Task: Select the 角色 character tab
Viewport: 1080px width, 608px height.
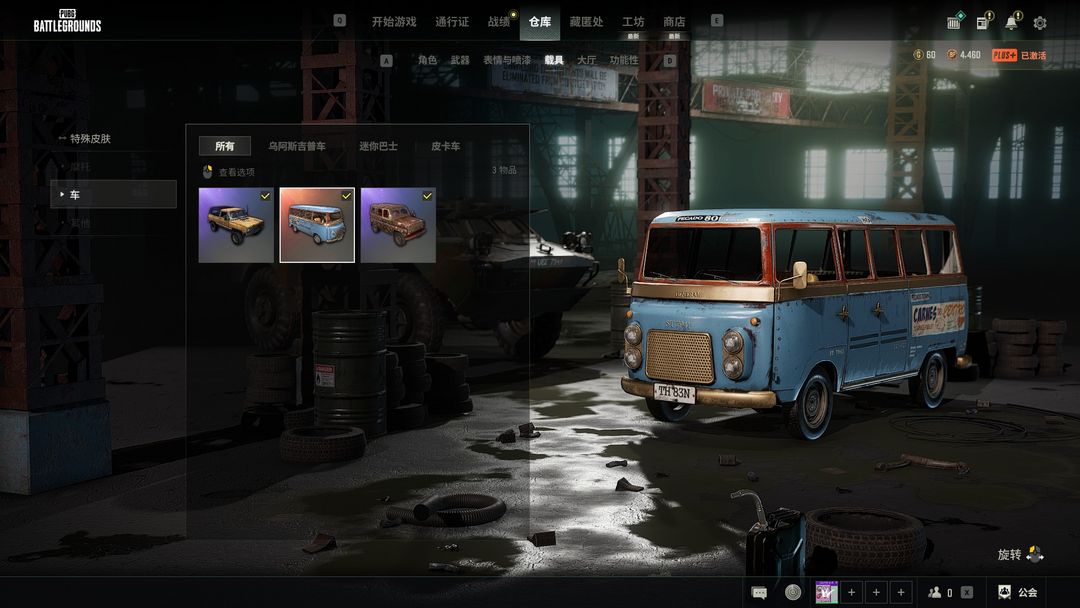Action: [x=427, y=60]
